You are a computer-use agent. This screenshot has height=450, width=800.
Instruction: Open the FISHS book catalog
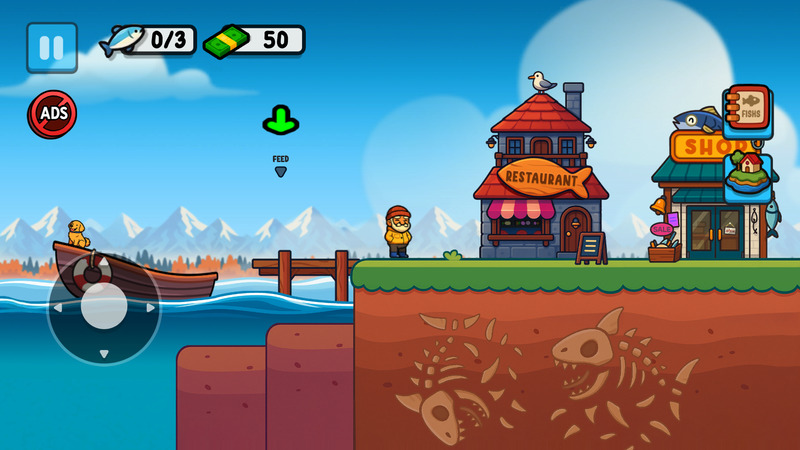point(748,108)
